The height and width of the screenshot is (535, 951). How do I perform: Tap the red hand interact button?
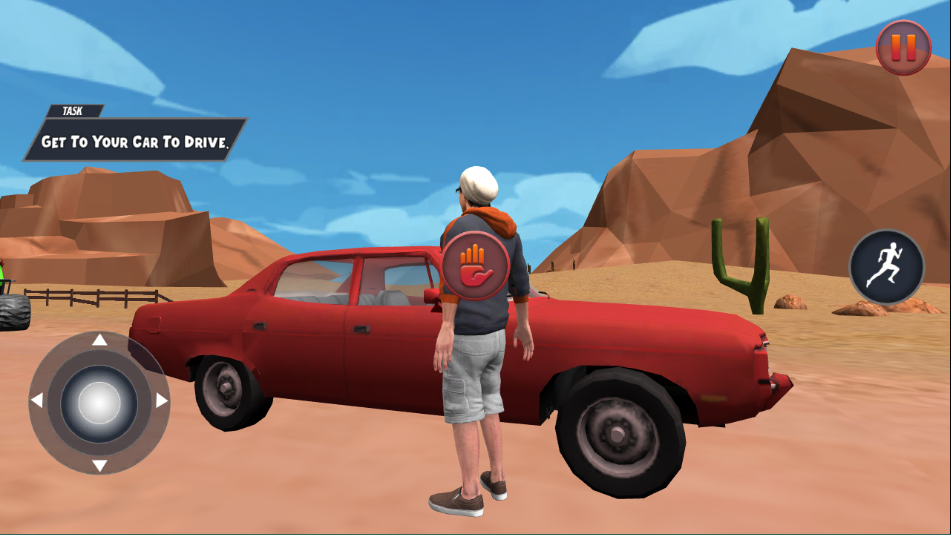[477, 265]
